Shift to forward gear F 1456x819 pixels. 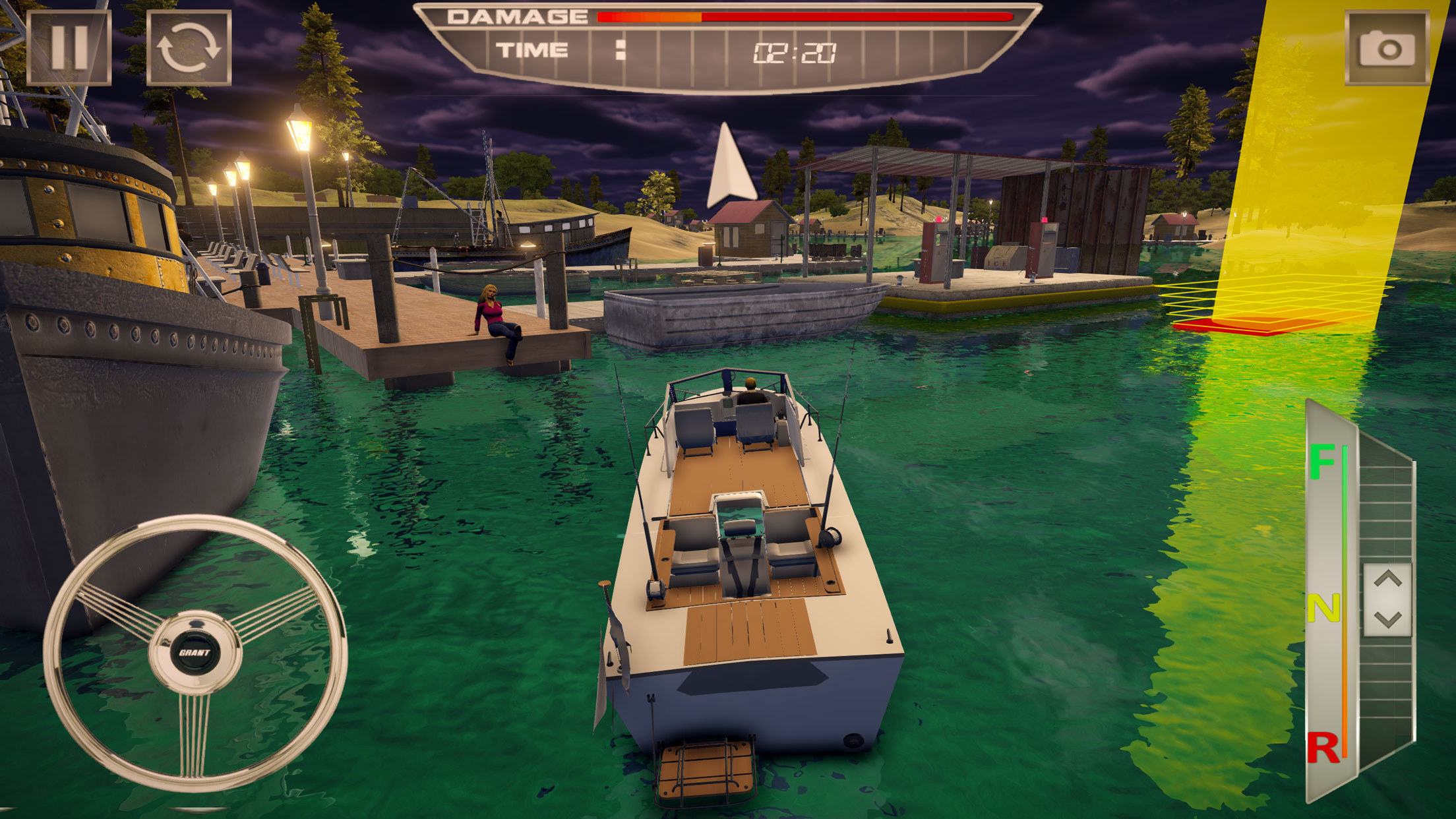[x=1322, y=462]
